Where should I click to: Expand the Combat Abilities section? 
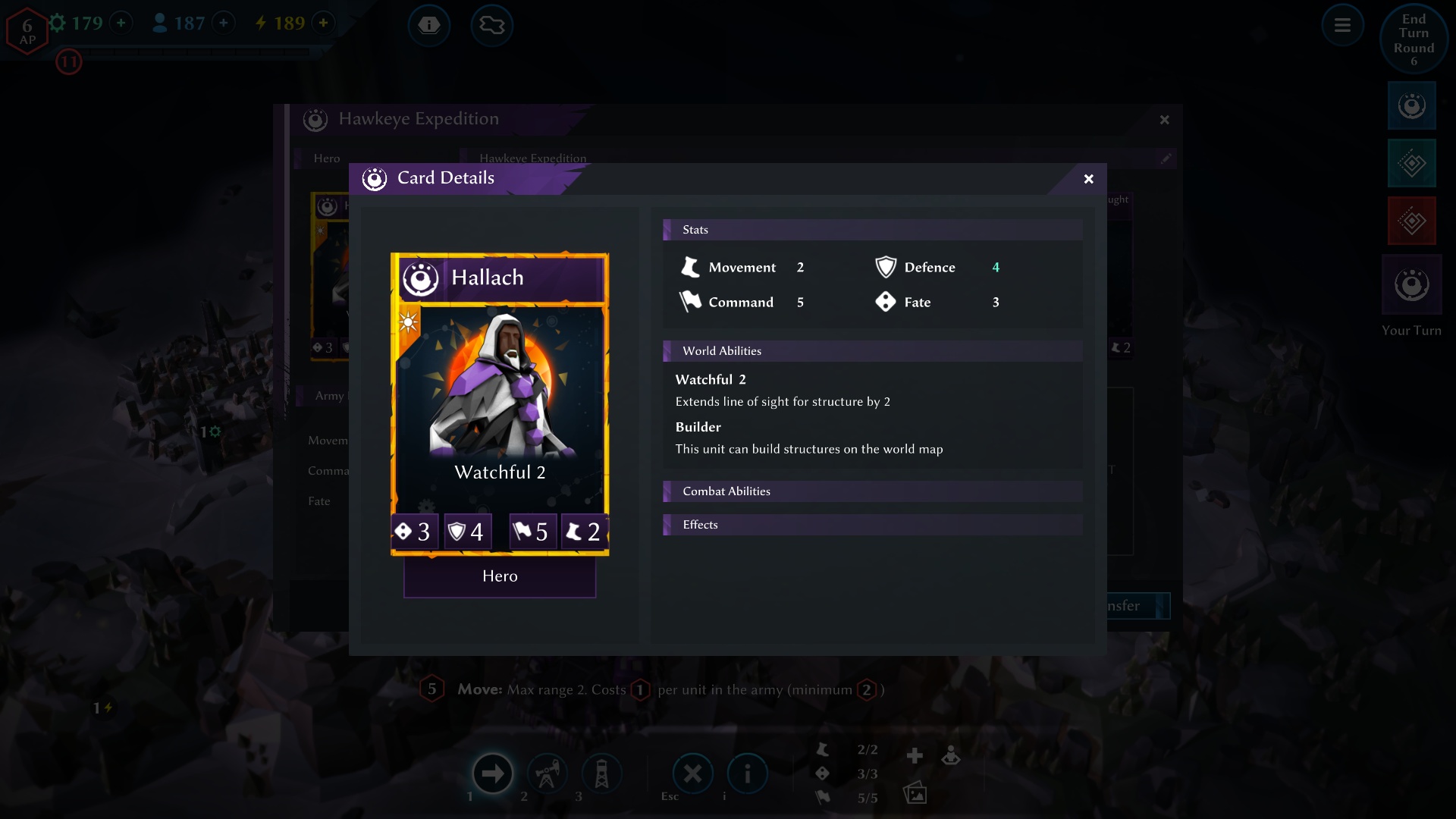(872, 491)
